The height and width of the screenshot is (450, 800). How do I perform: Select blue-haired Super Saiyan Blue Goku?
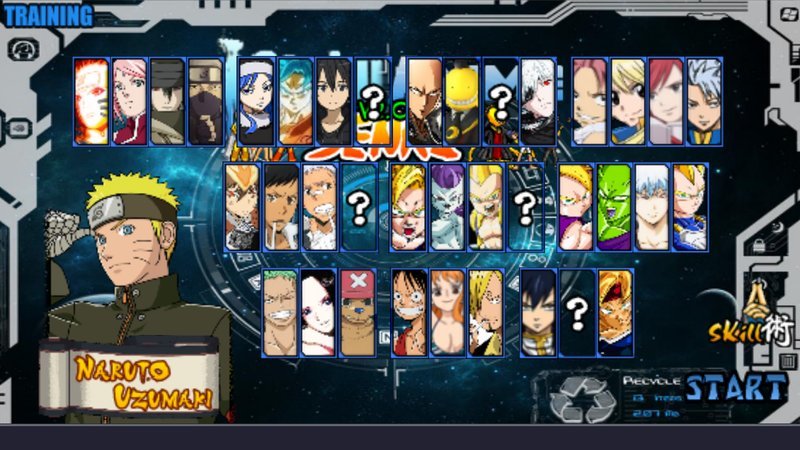[x=294, y=101]
